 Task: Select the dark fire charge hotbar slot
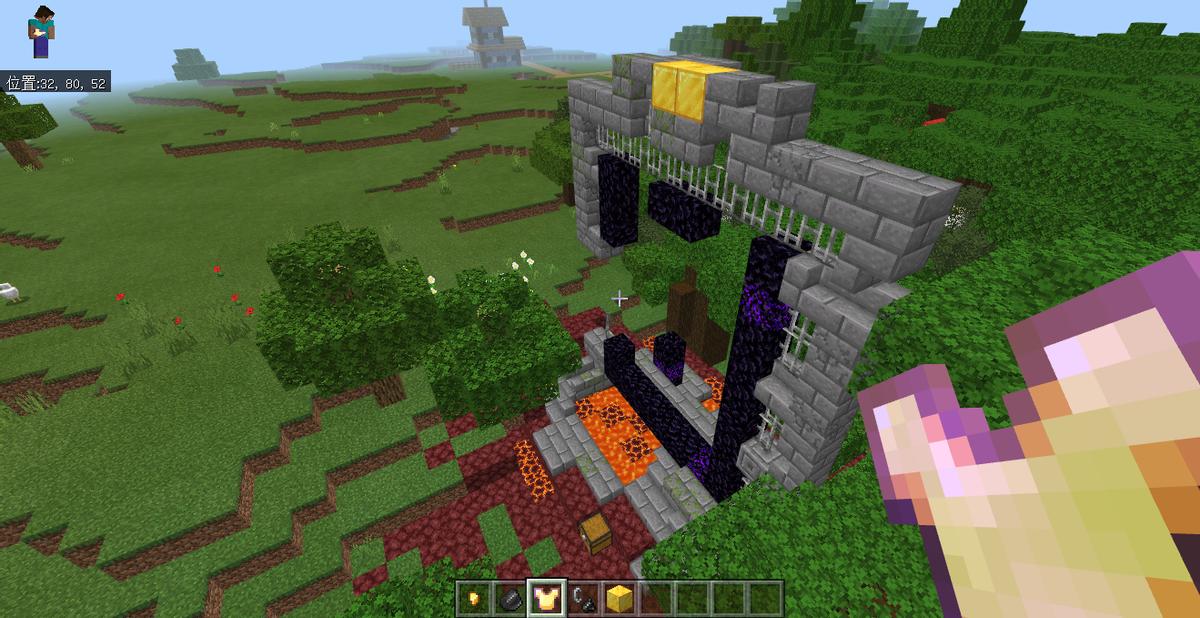[510, 598]
